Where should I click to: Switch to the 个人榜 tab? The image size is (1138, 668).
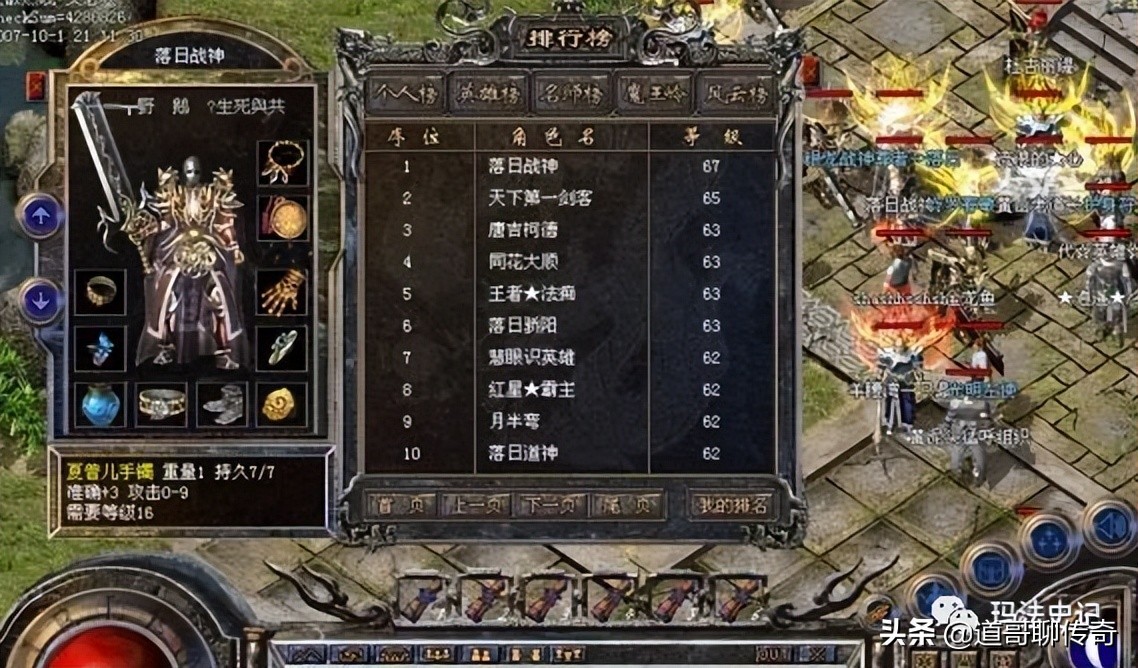(406, 93)
